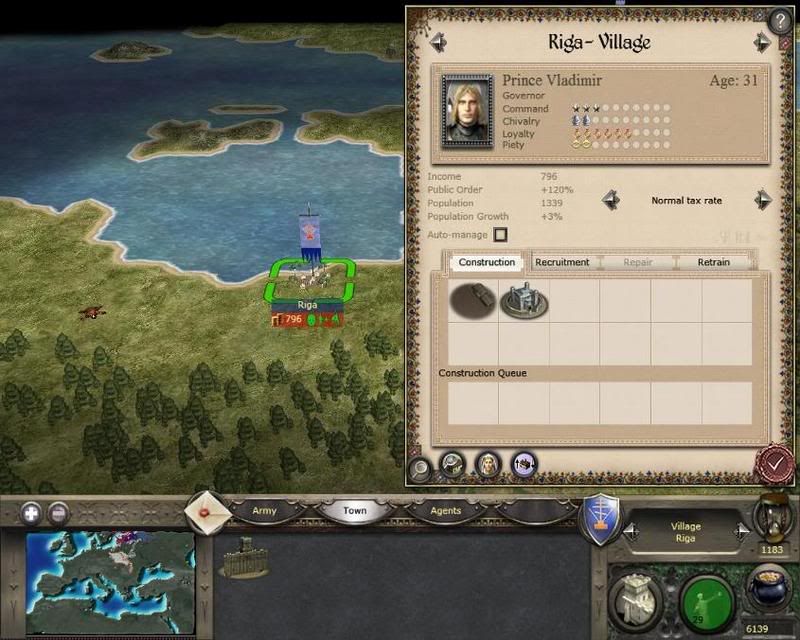The image size is (800, 640).
Task: Queue the round stone building option
Action: 523,300
